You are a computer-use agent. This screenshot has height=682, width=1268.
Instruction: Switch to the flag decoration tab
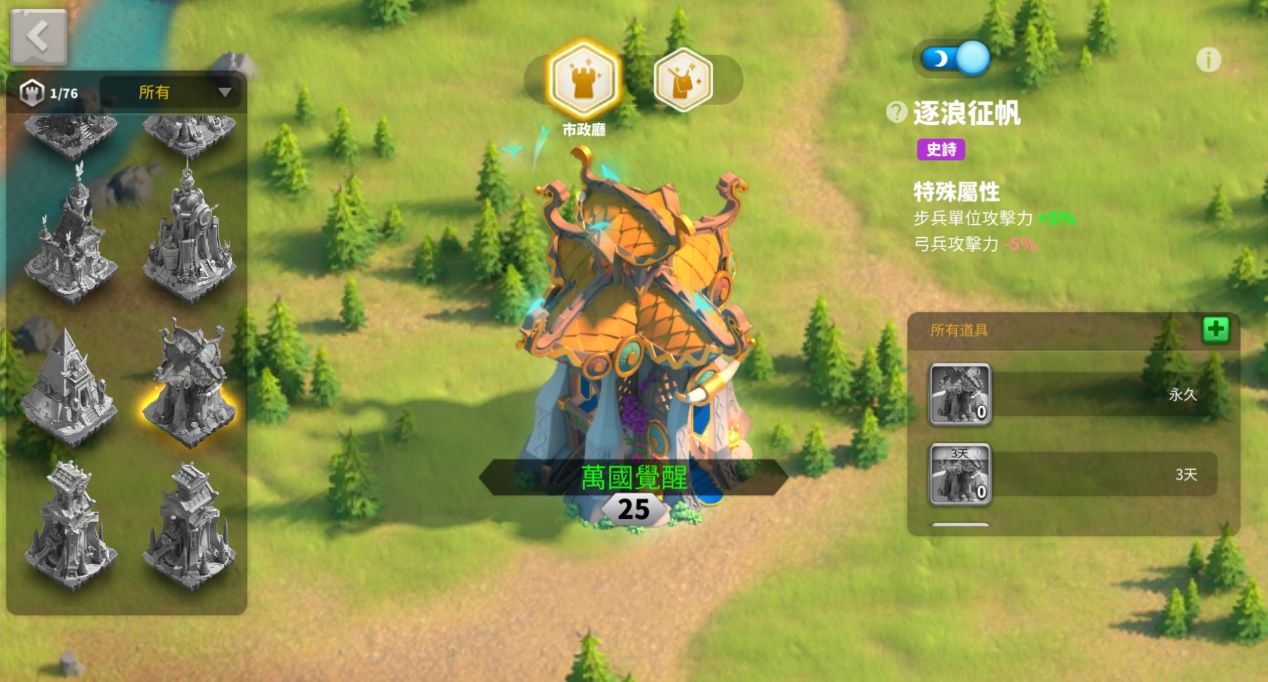pos(683,80)
